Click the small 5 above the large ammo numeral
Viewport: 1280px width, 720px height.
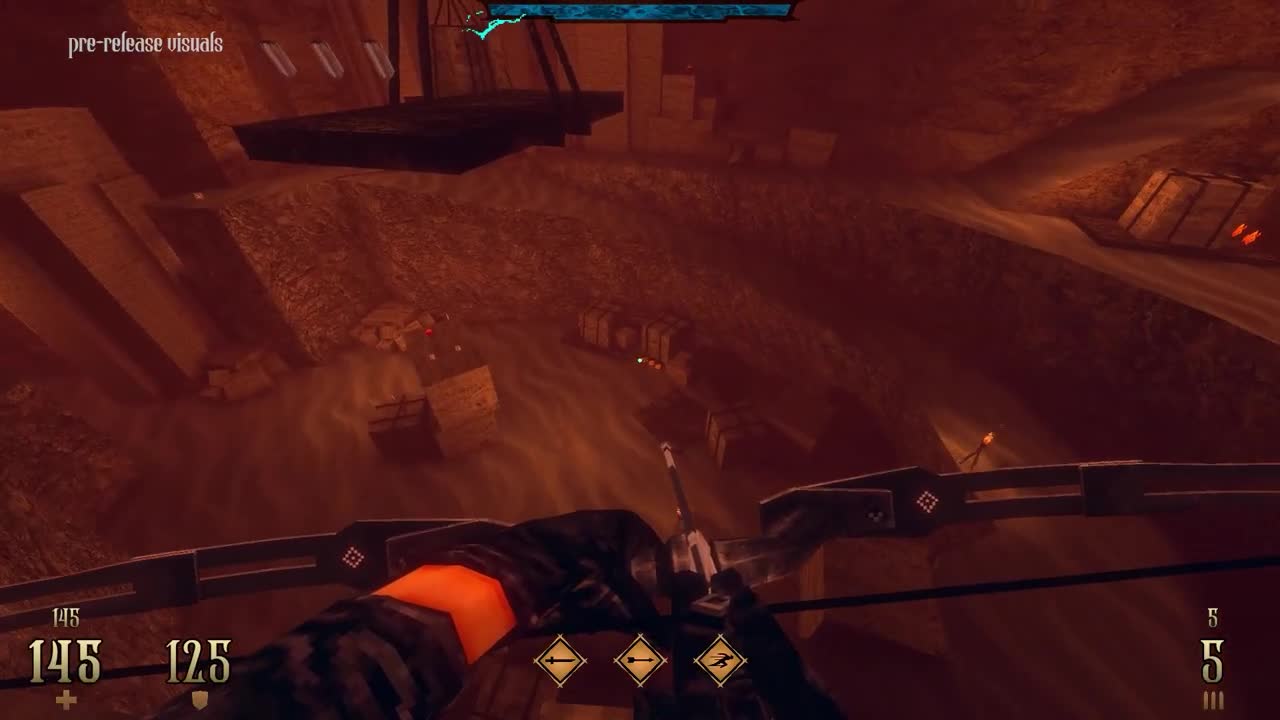coord(1213,620)
